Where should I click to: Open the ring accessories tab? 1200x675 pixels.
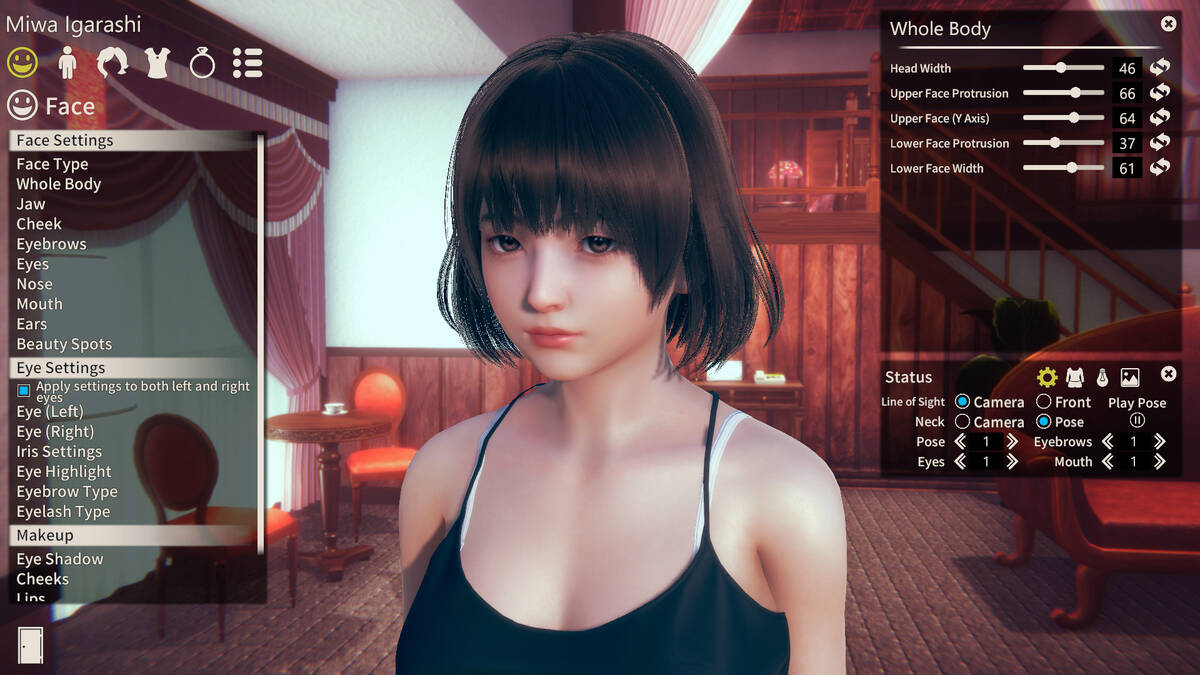(x=202, y=64)
